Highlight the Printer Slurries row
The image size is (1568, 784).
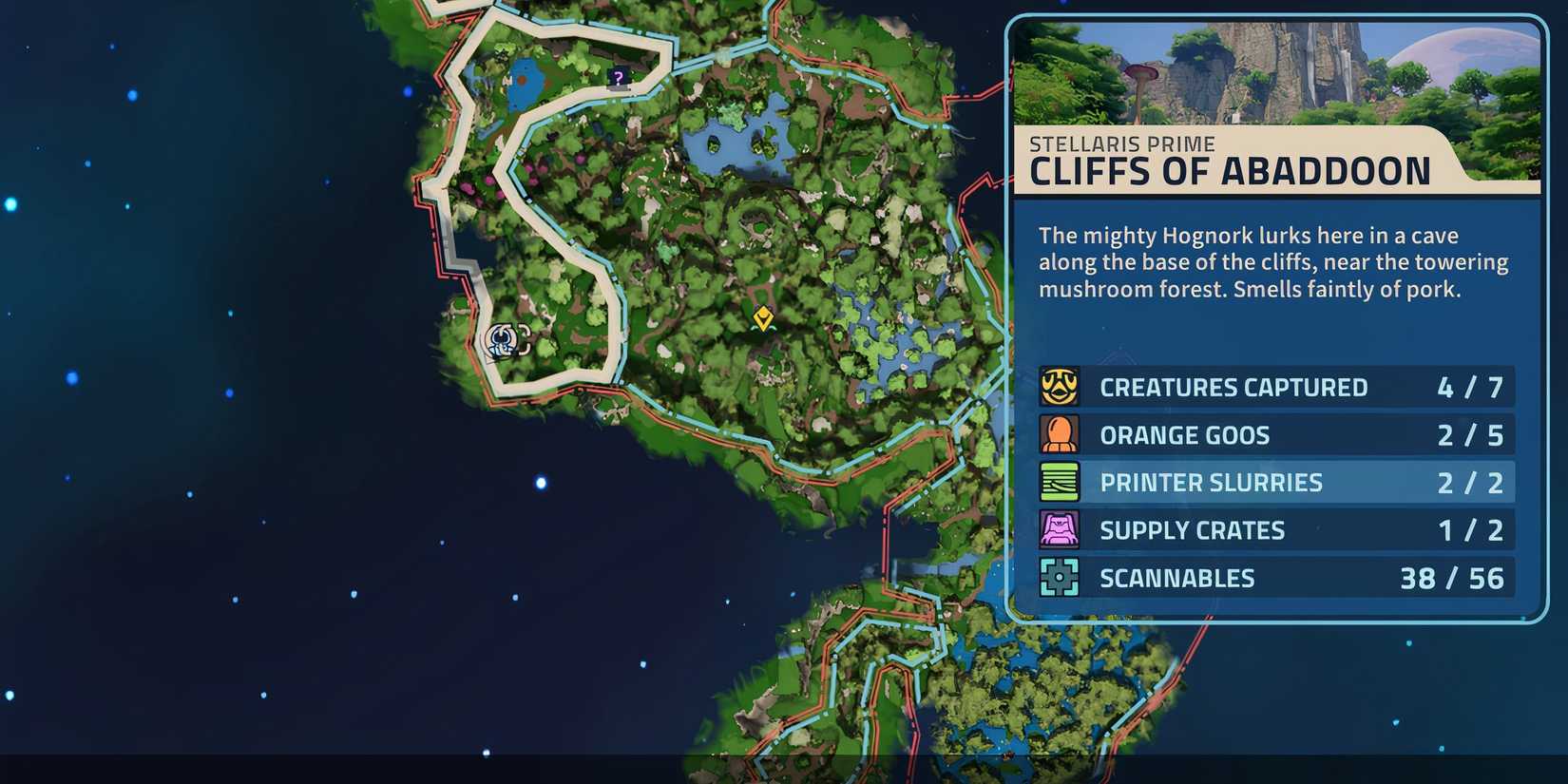[x=1275, y=483]
